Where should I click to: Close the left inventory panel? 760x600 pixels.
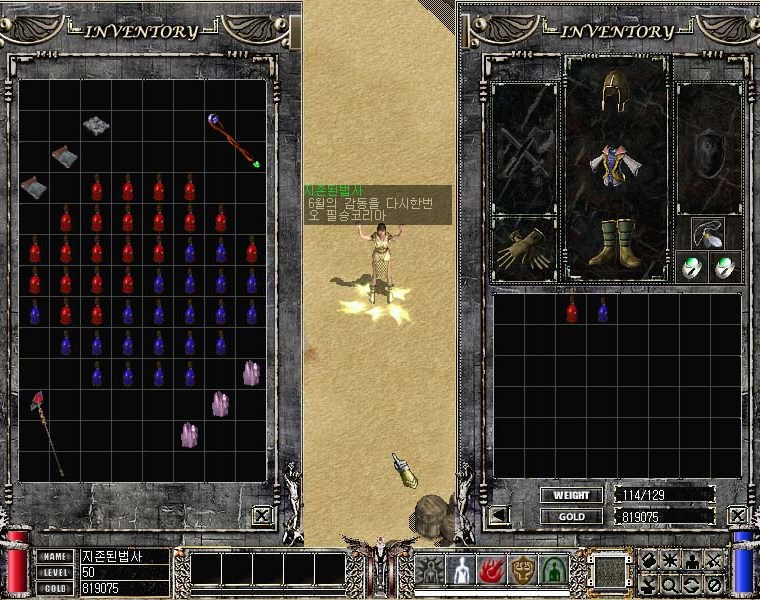(262, 516)
